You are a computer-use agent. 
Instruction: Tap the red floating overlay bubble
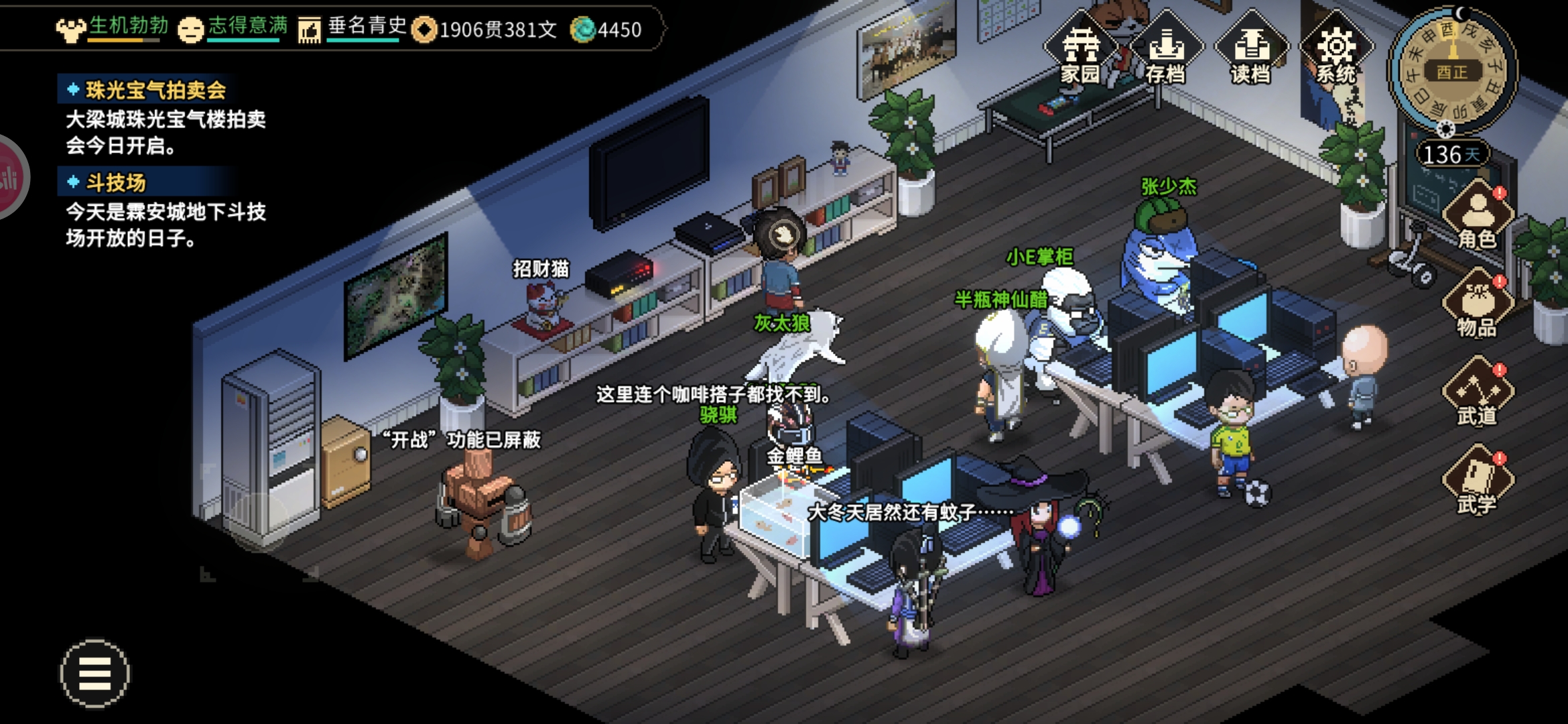[x=11, y=178]
